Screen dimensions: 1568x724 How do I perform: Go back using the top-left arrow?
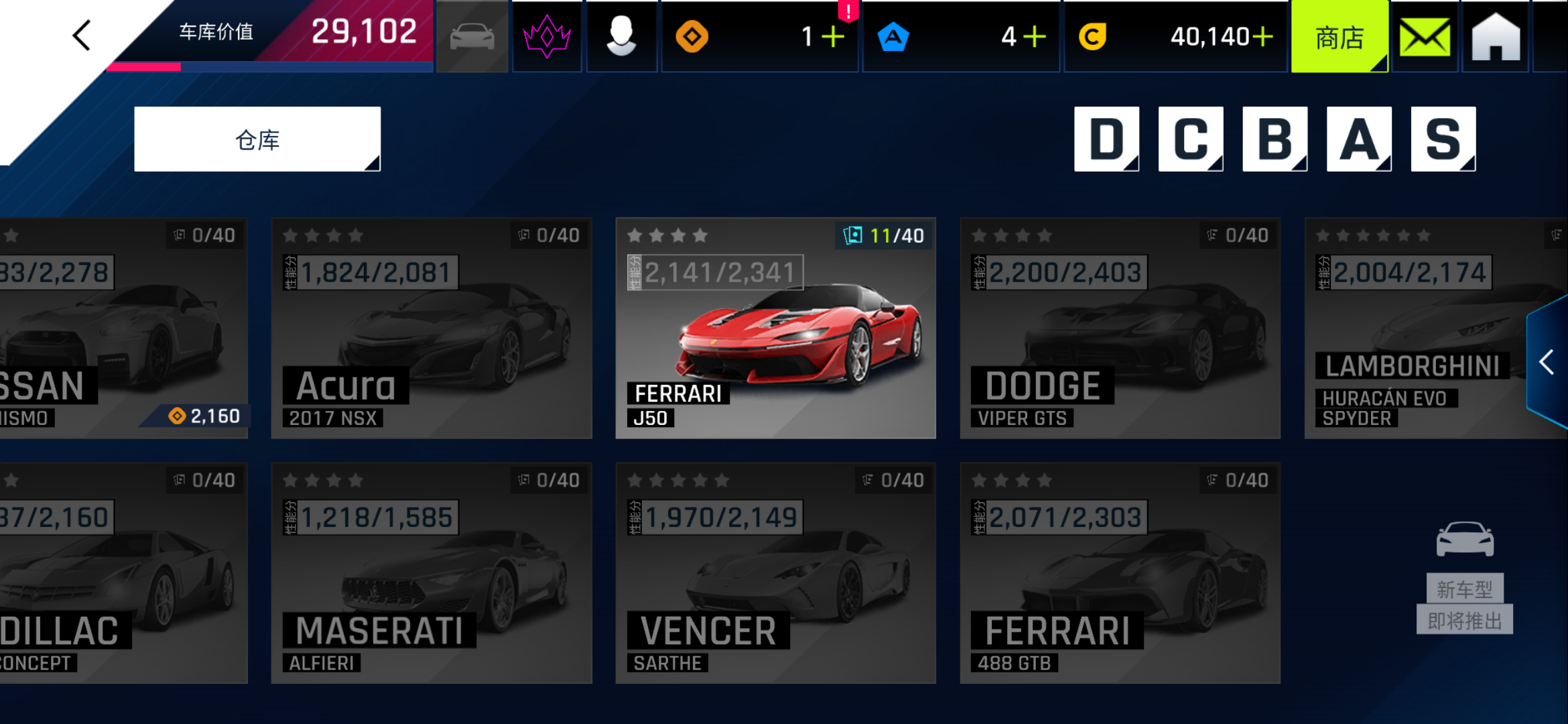click(82, 36)
